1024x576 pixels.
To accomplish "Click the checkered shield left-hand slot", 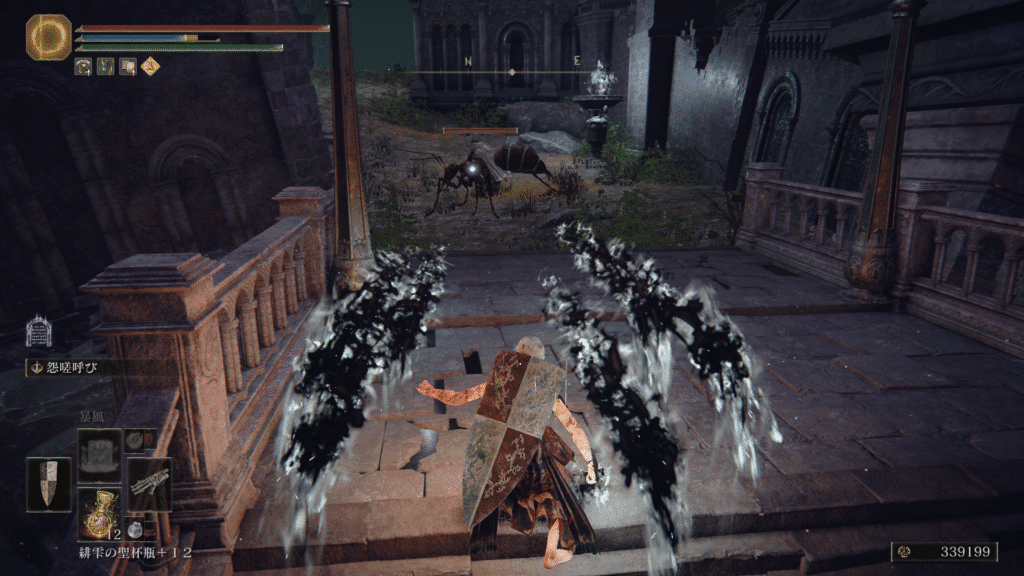I will [48, 485].
